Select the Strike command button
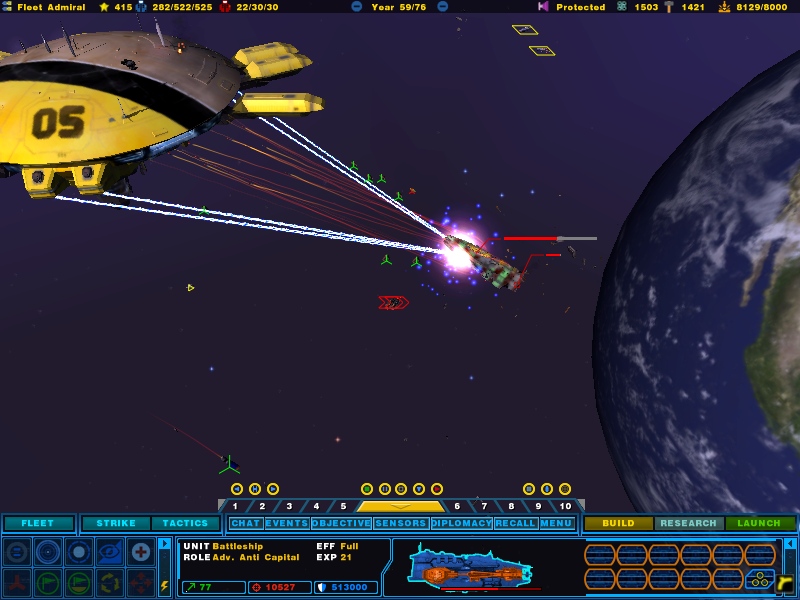This screenshot has height=600, width=800. [x=116, y=523]
